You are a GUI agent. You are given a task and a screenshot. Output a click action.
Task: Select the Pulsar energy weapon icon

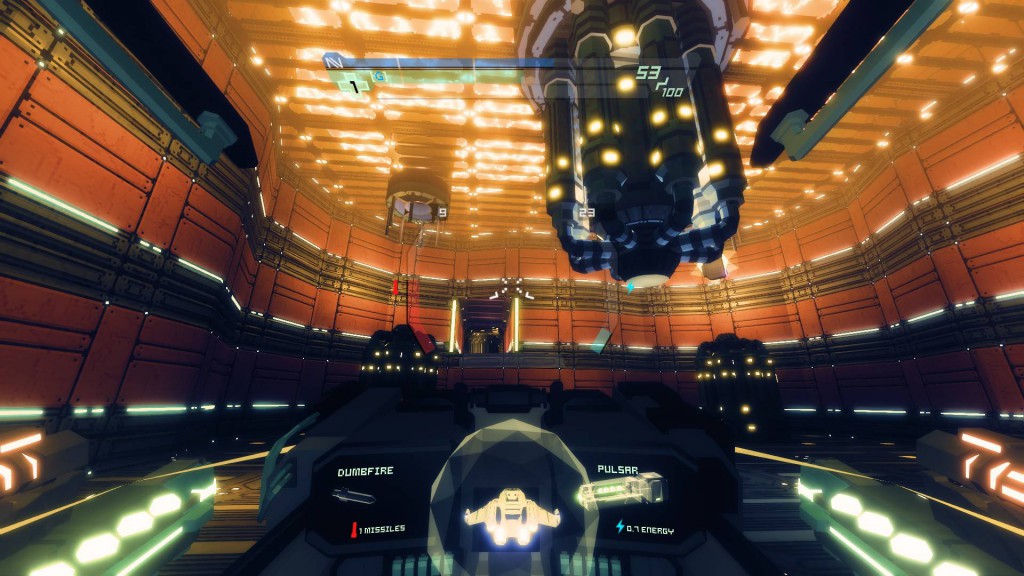622,491
